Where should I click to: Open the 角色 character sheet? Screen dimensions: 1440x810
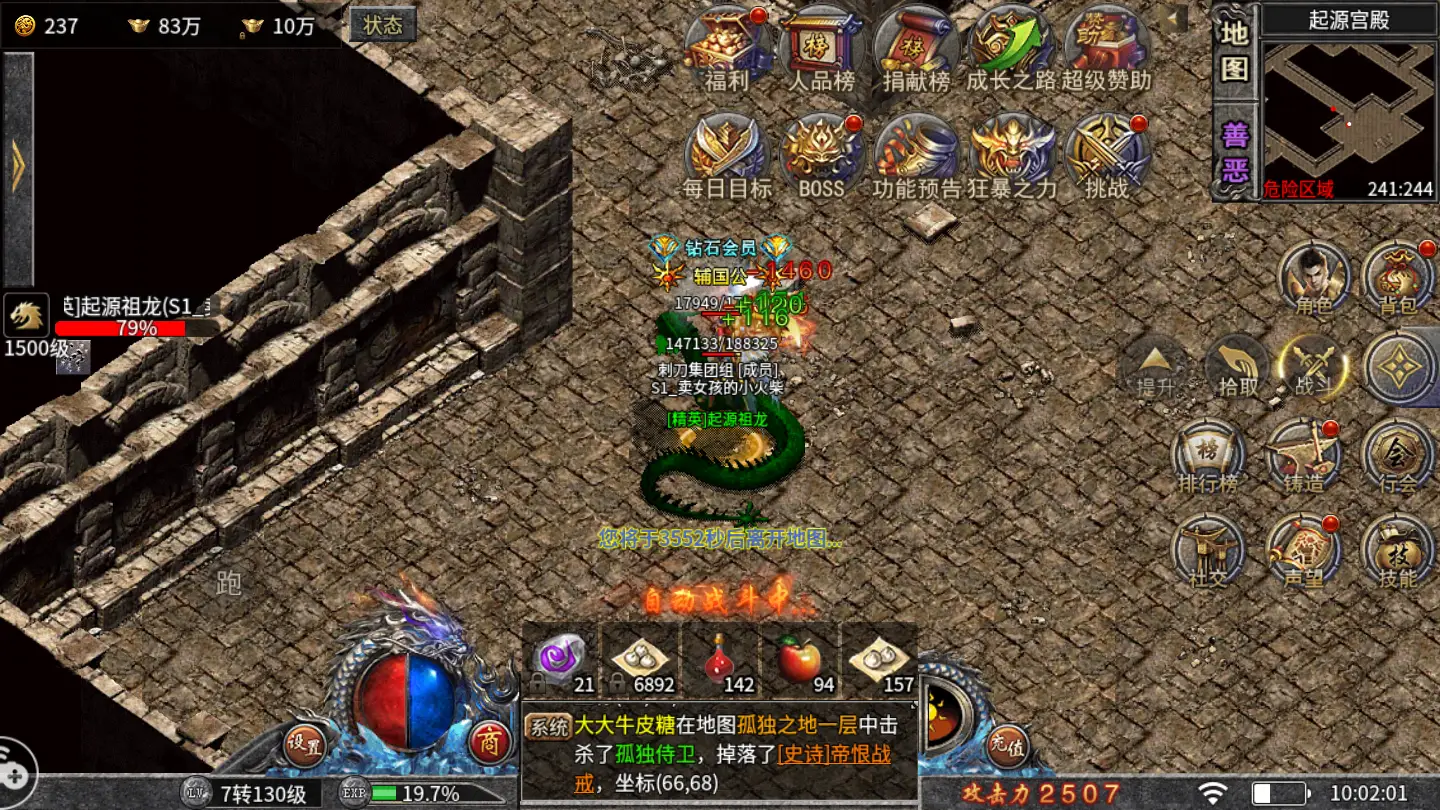tap(1314, 276)
